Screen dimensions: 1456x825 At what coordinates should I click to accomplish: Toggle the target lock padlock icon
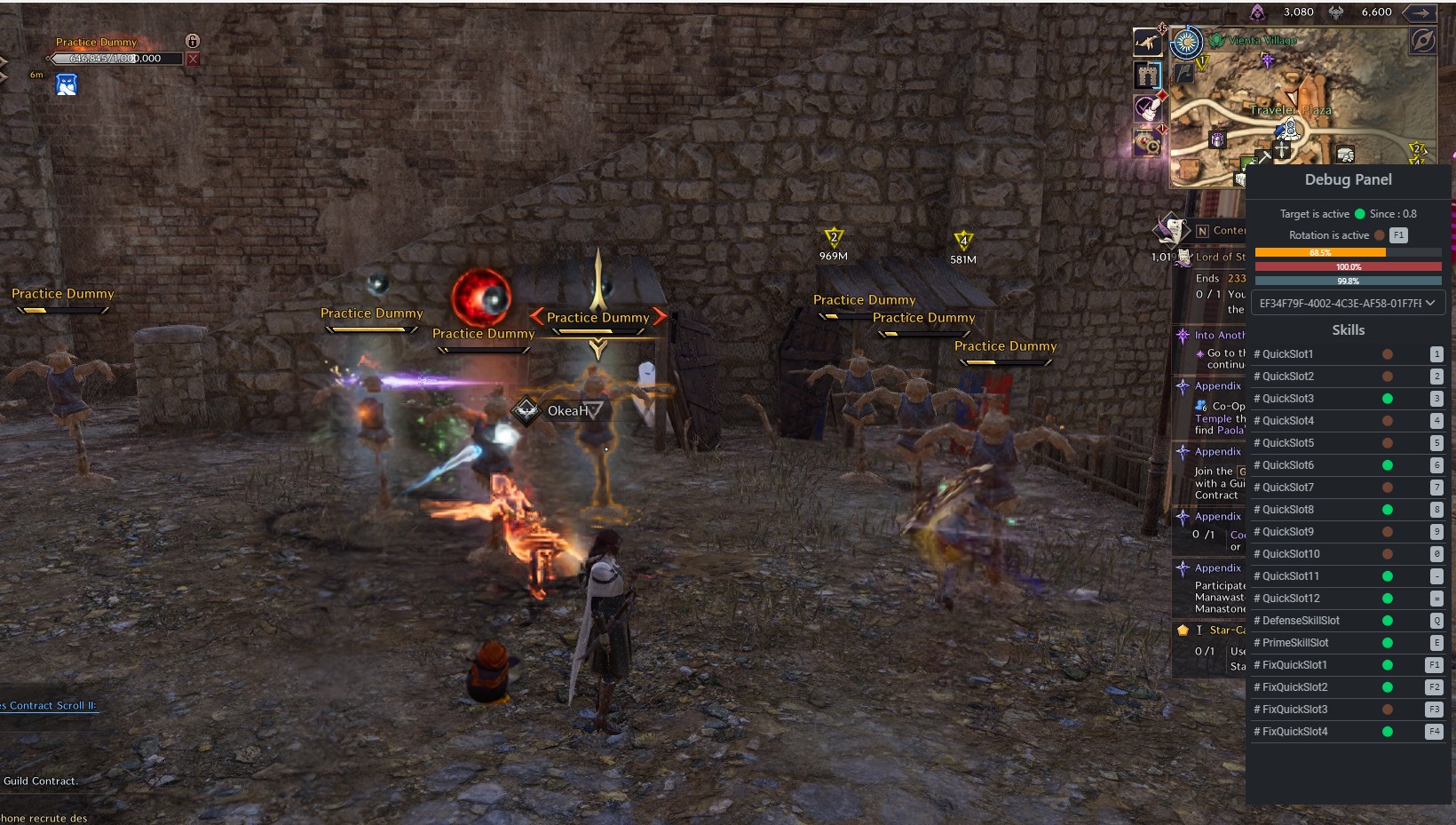coord(193,41)
